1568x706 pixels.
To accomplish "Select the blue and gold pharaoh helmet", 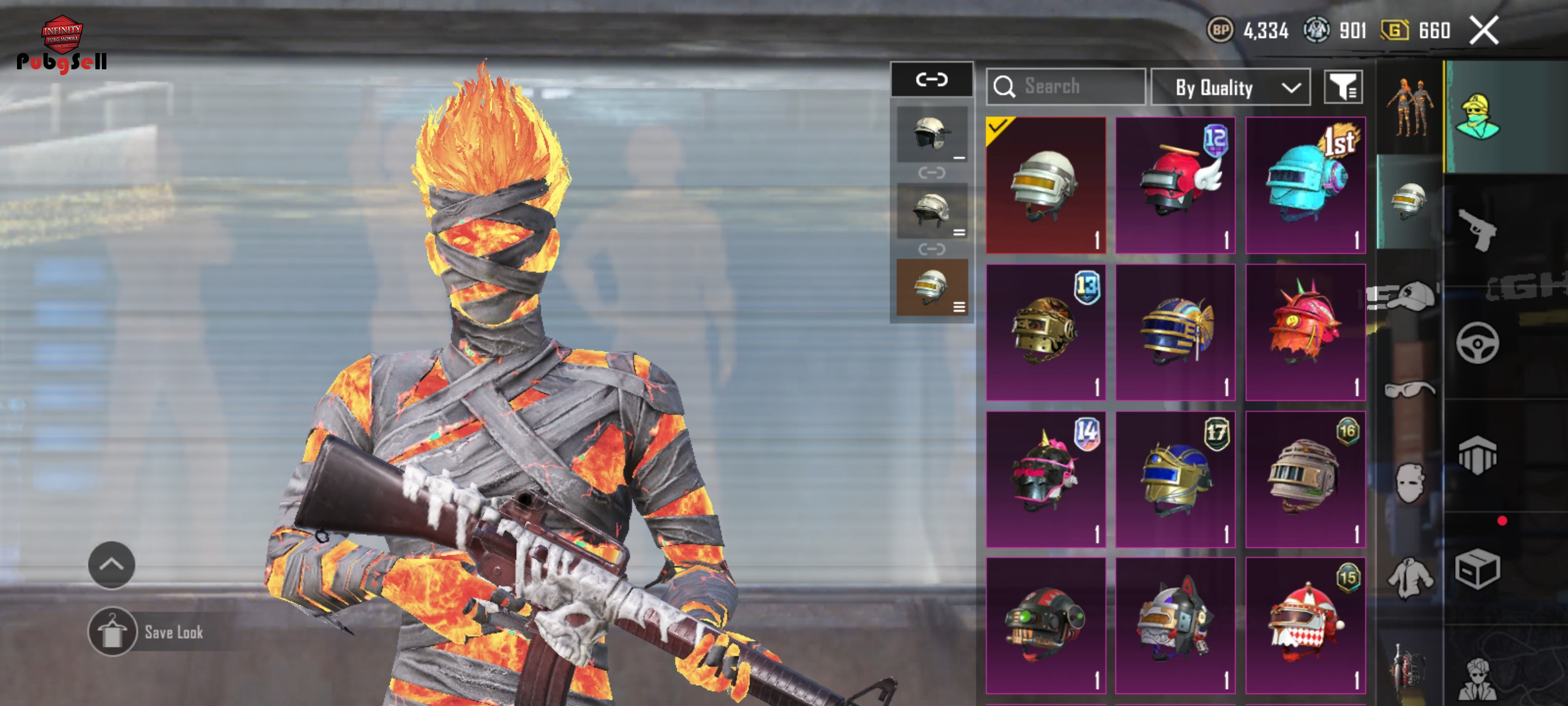I will (x=1175, y=332).
